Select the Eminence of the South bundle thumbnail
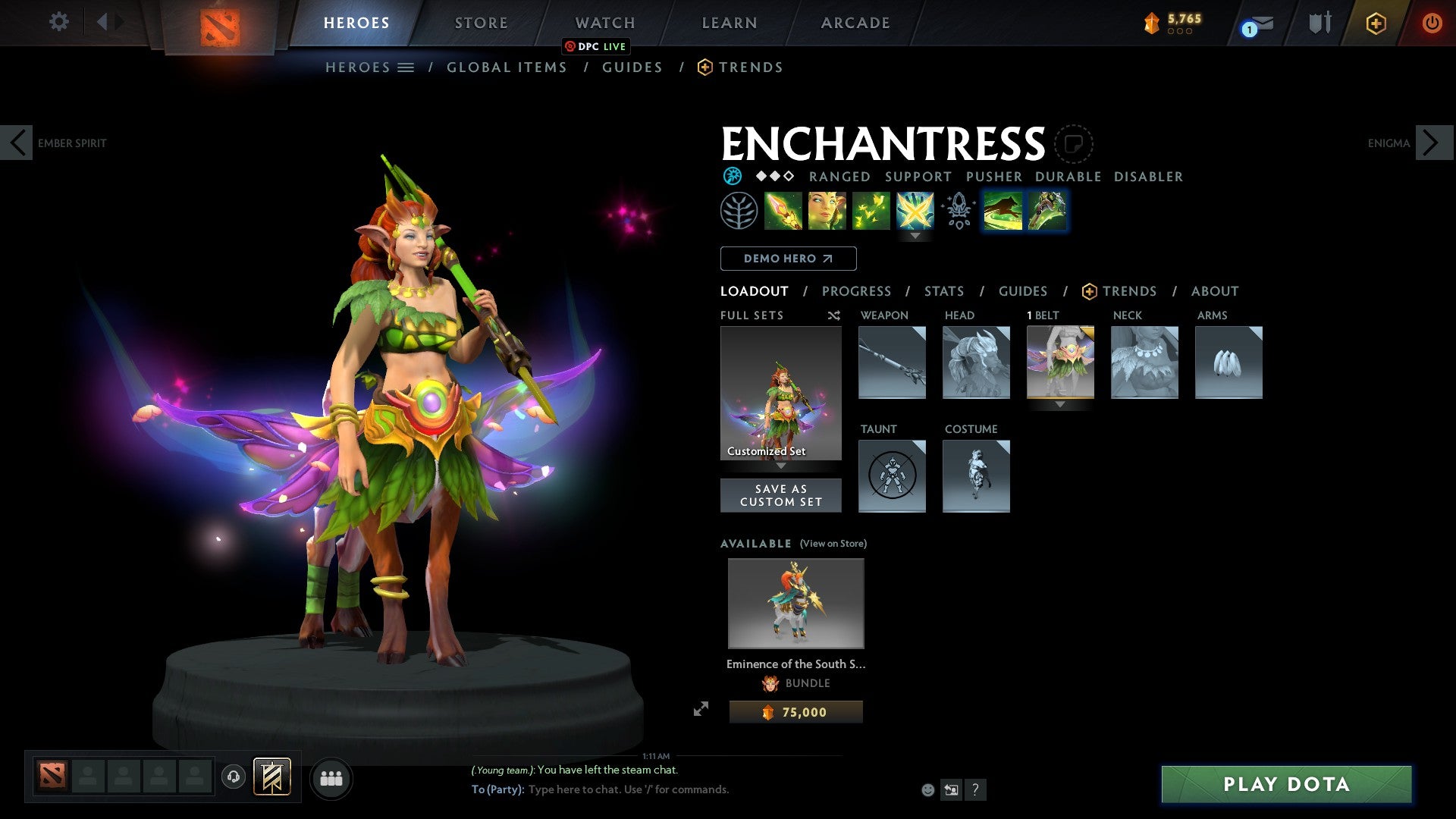The width and height of the screenshot is (1456, 819). point(795,603)
